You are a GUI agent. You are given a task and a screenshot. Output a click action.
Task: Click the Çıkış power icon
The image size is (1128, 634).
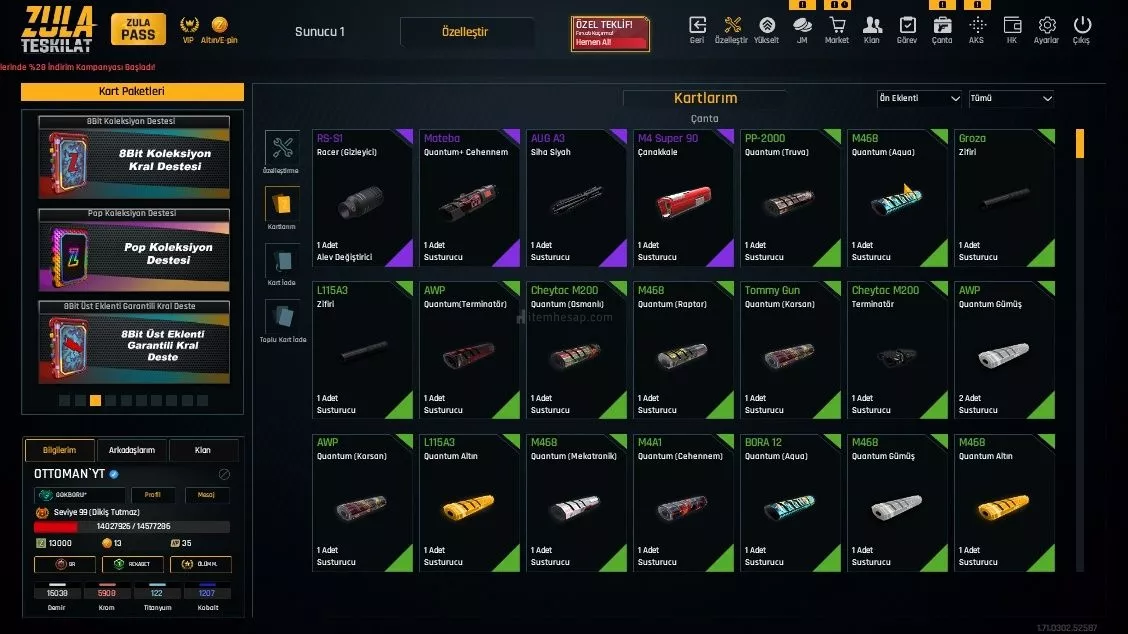[1082, 29]
